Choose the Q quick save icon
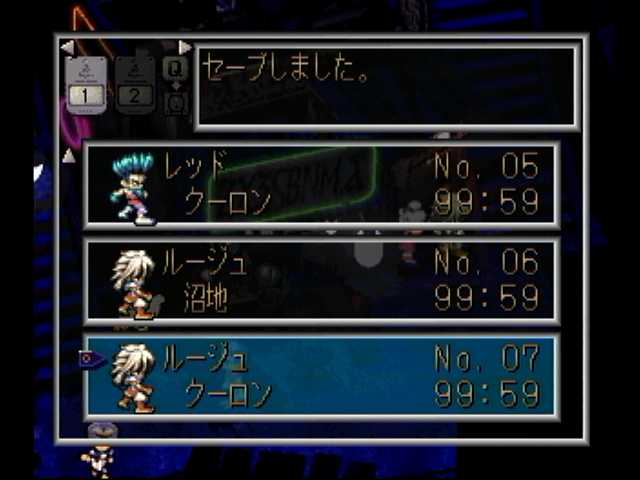640x480 pixels. tap(175, 68)
